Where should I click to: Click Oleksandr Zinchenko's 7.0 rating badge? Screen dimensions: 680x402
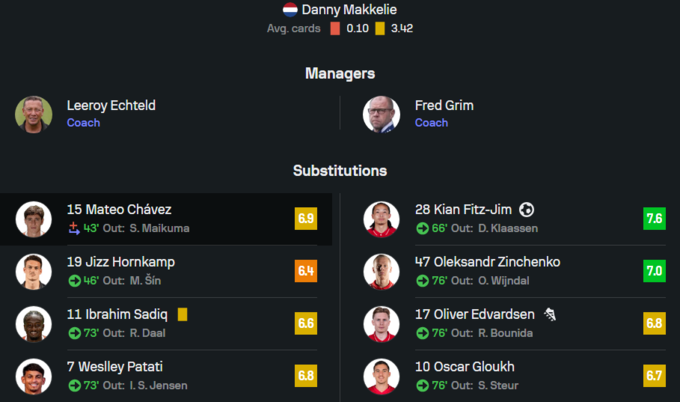654,271
